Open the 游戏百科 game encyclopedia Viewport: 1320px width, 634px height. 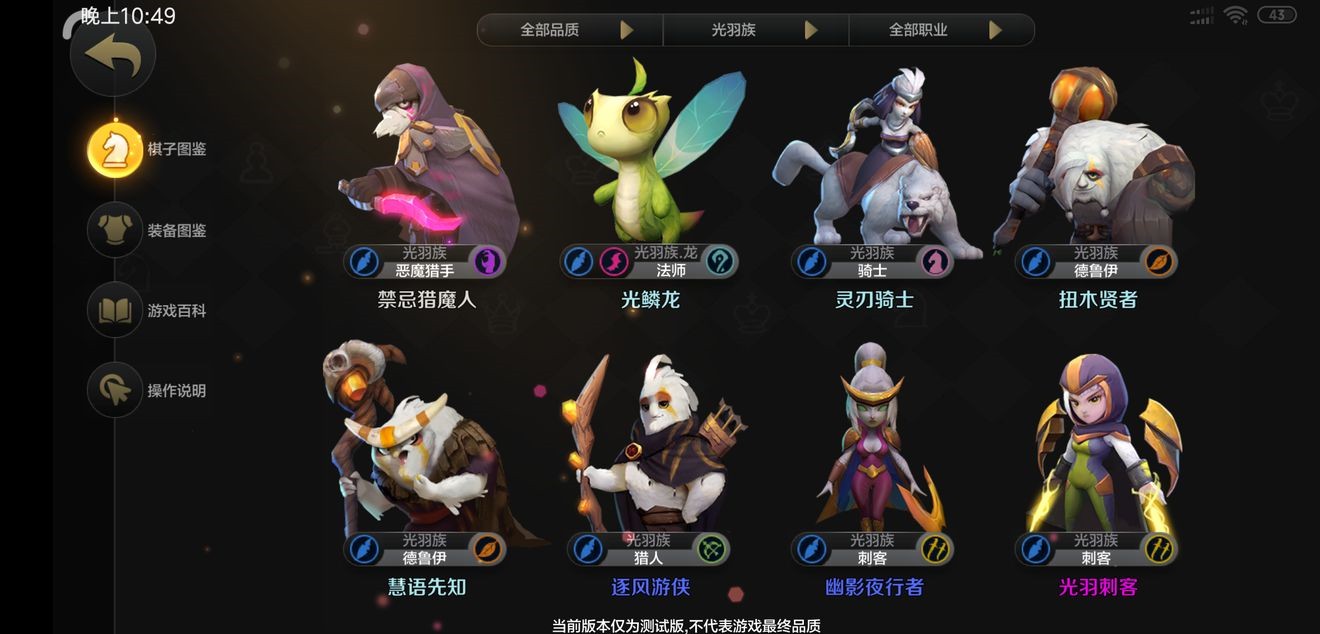116,311
